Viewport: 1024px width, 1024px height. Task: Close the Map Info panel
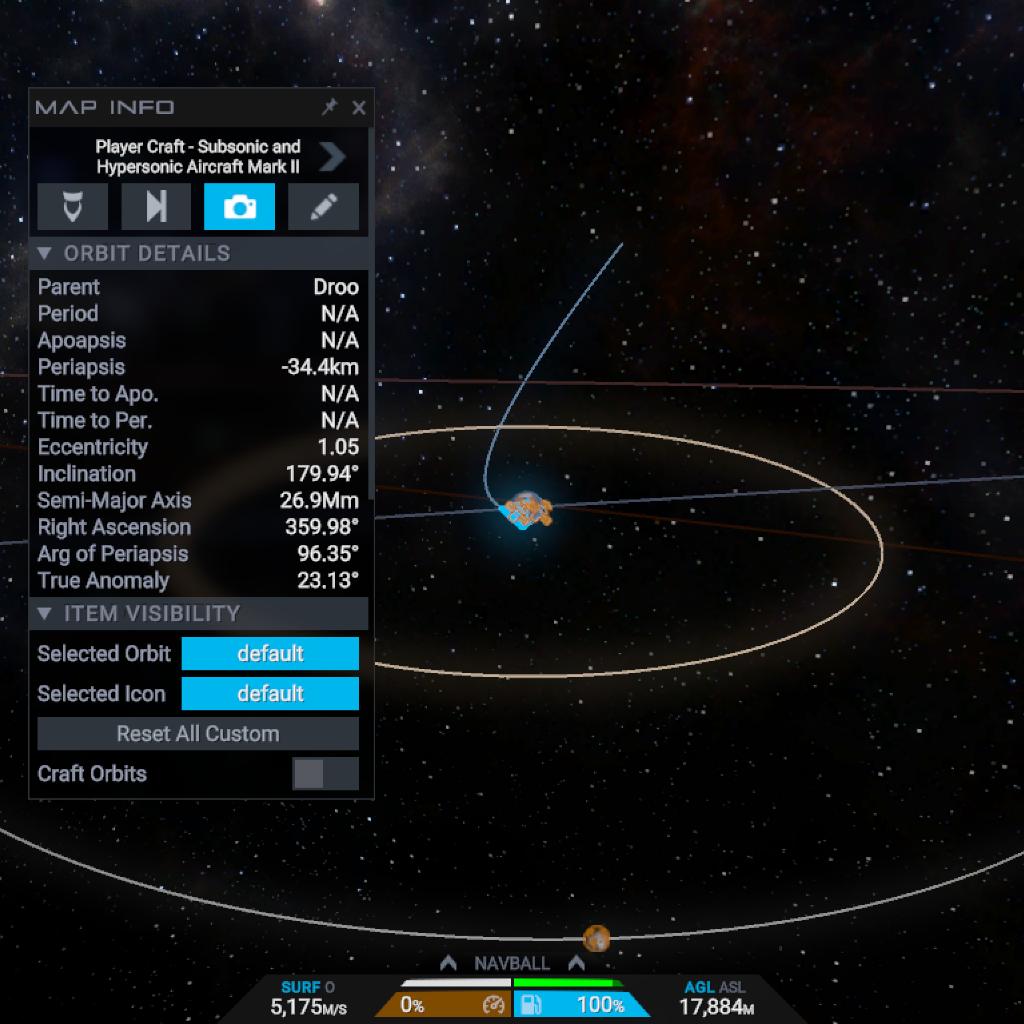coord(359,108)
